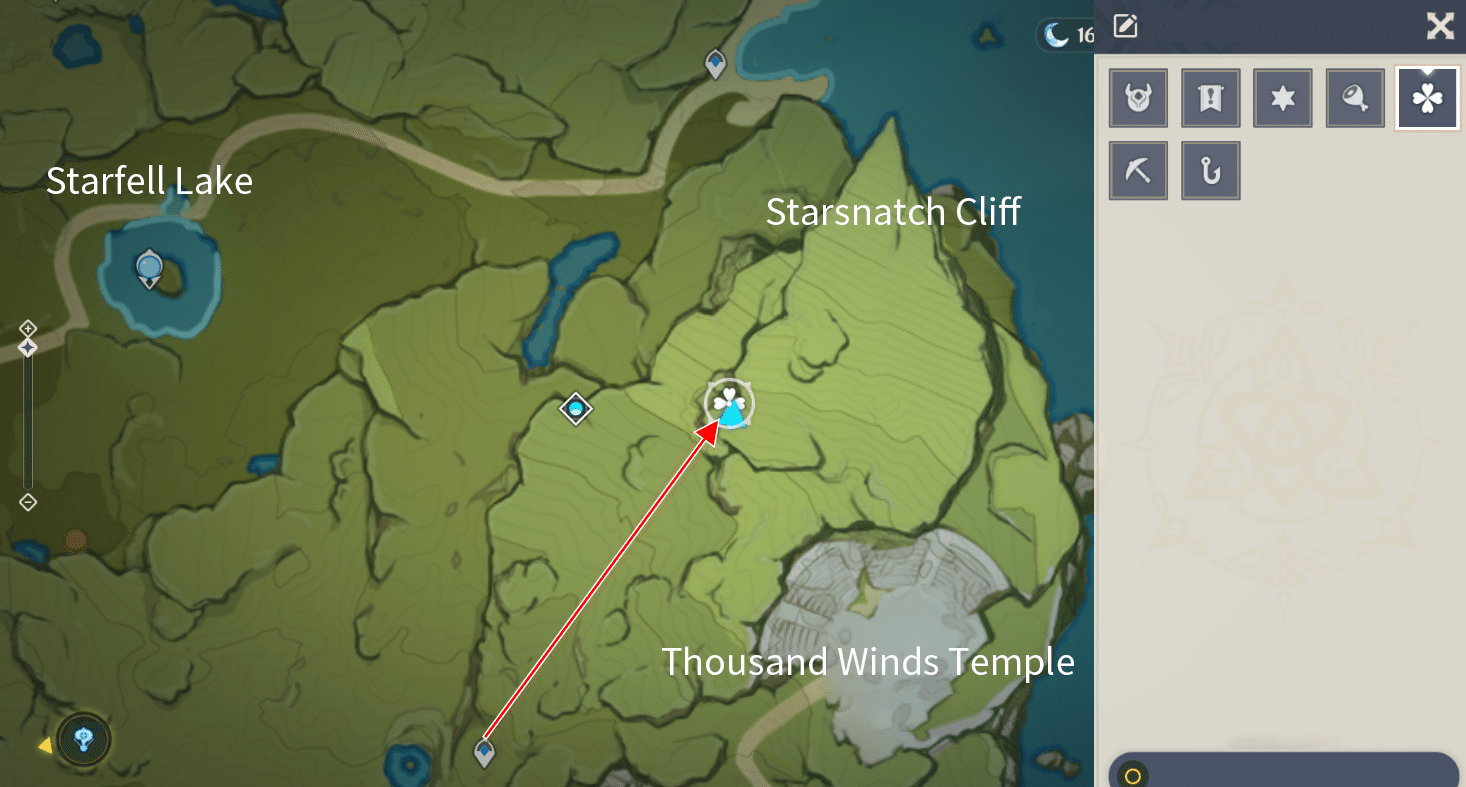
Task: Click the clover marker pin on Starsnatch Cliff
Action: [x=729, y=404]
